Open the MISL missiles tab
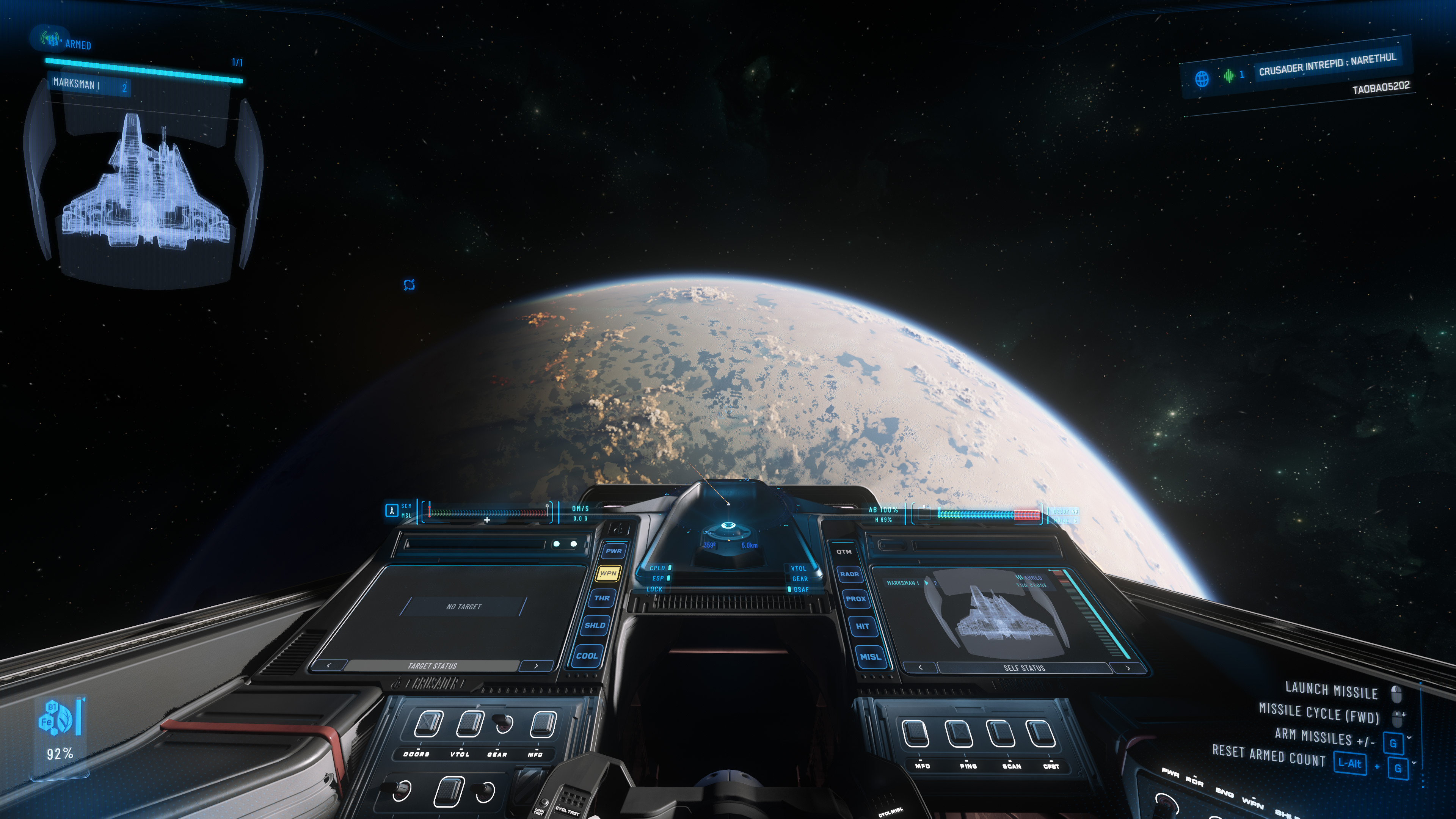Viewport: 1456px width, 819px height. (871, 657)
